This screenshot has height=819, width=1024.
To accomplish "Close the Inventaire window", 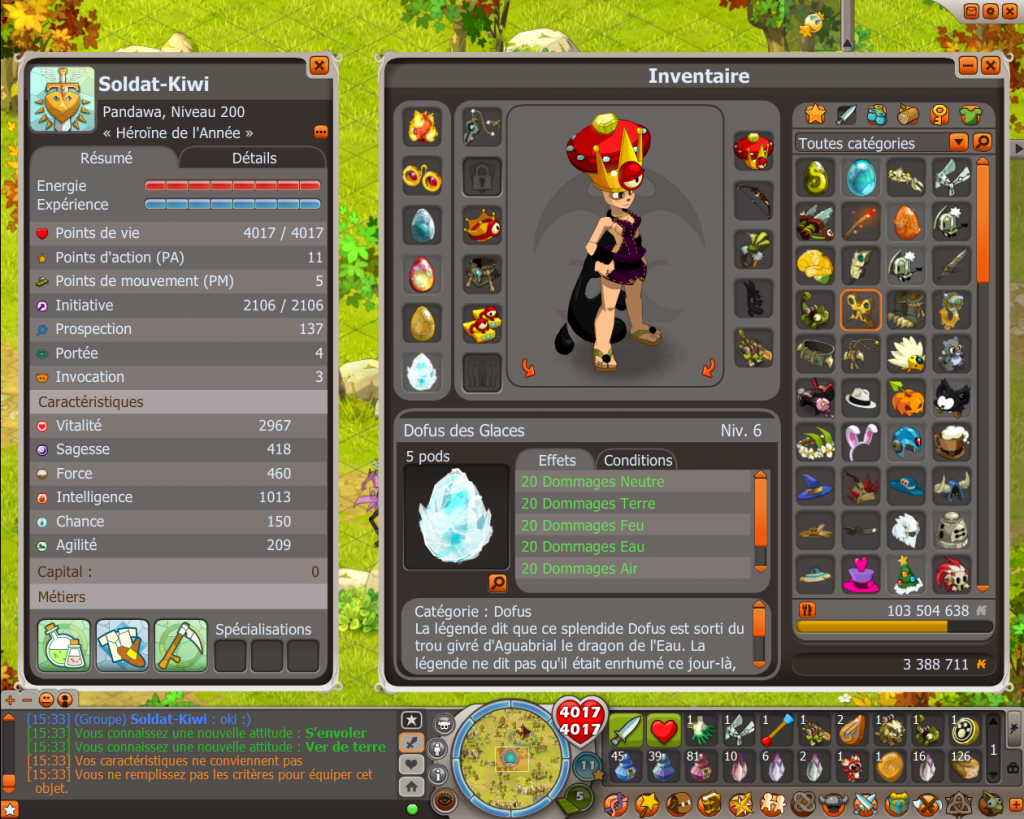I will 990,66.
